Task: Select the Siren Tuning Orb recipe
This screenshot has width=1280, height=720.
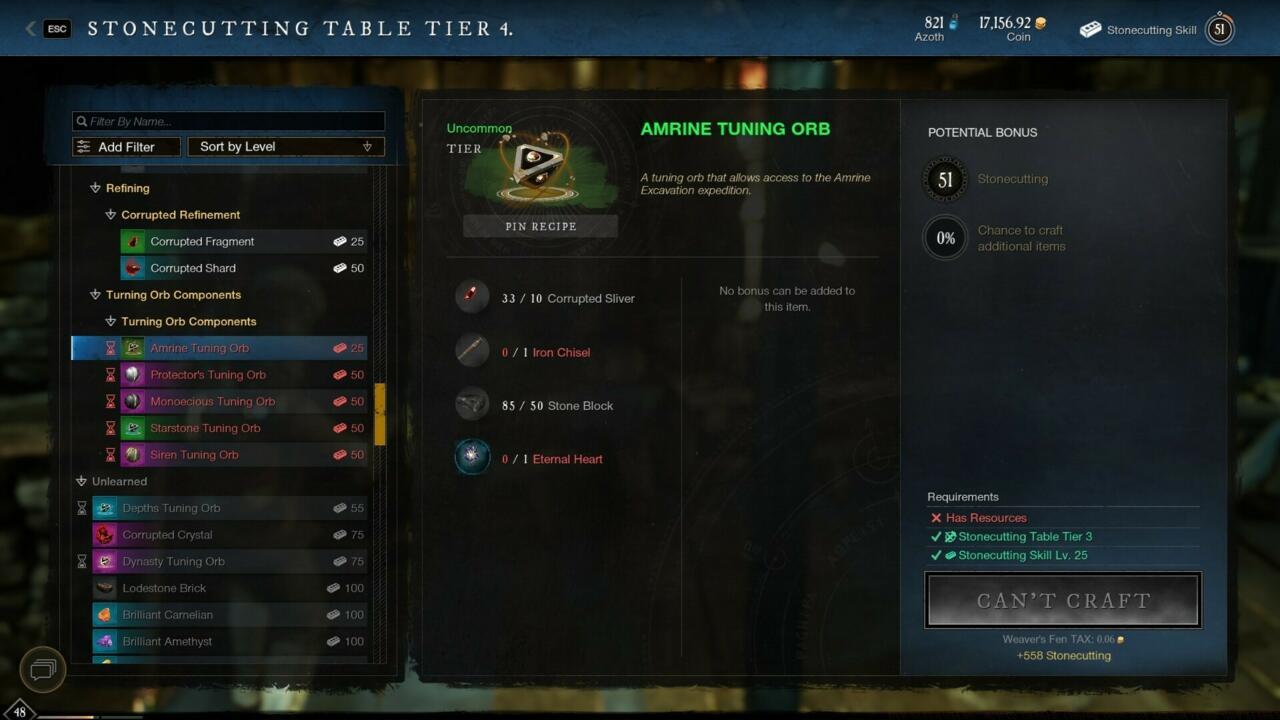Action: click(194, 455)
